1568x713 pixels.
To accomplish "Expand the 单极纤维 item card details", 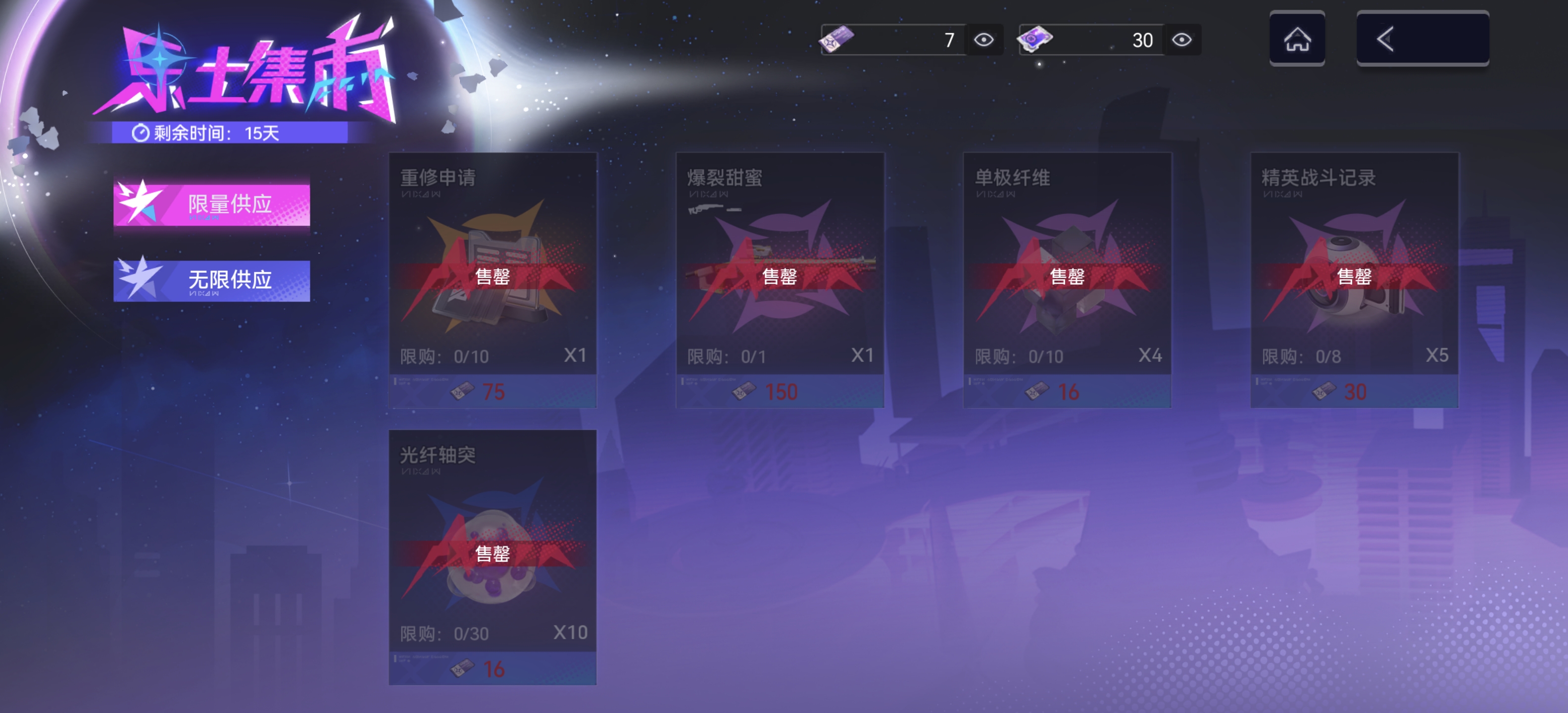I will pos(1066,280).
